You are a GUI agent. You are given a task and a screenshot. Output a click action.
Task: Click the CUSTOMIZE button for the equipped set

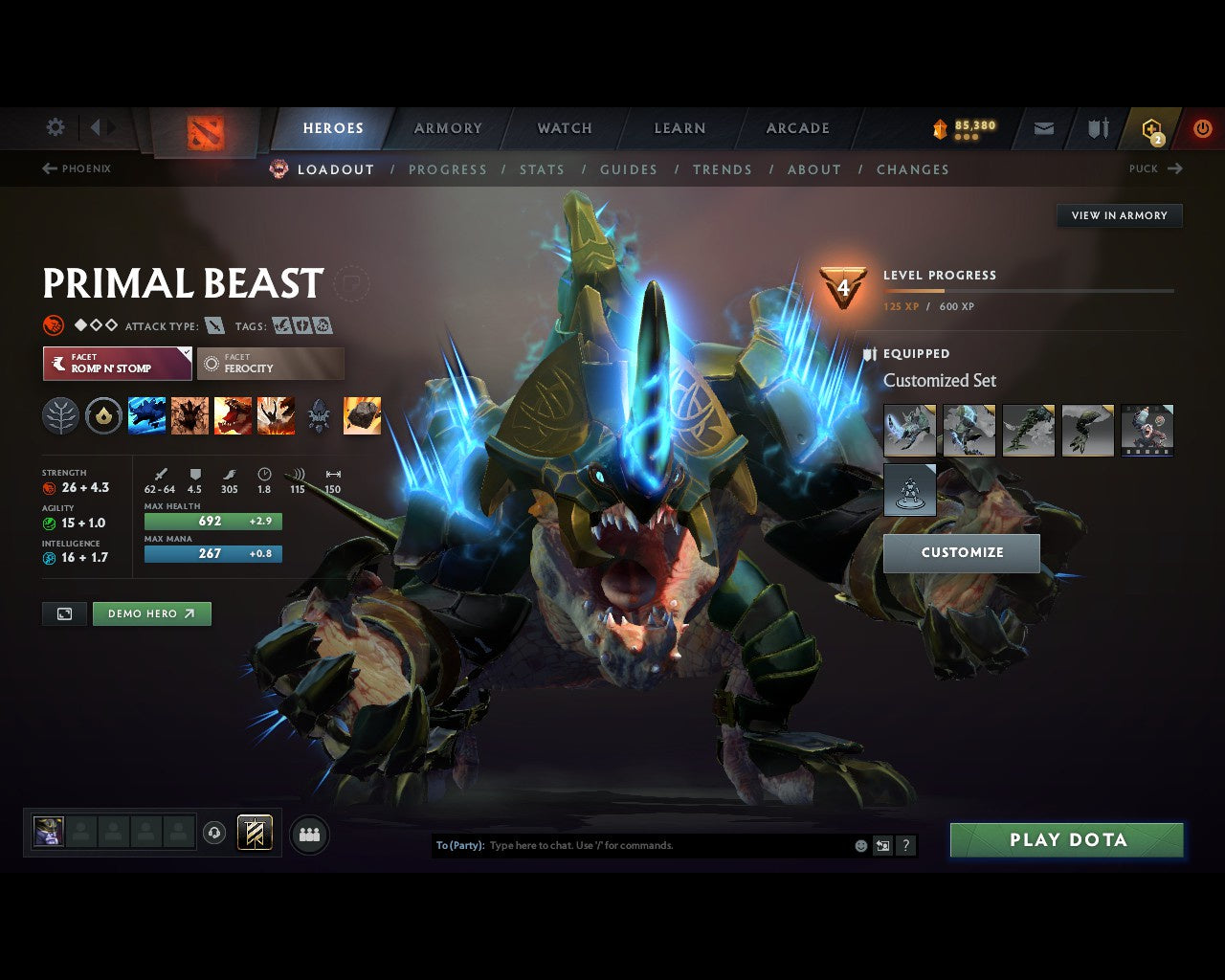(x=962, y=552)
